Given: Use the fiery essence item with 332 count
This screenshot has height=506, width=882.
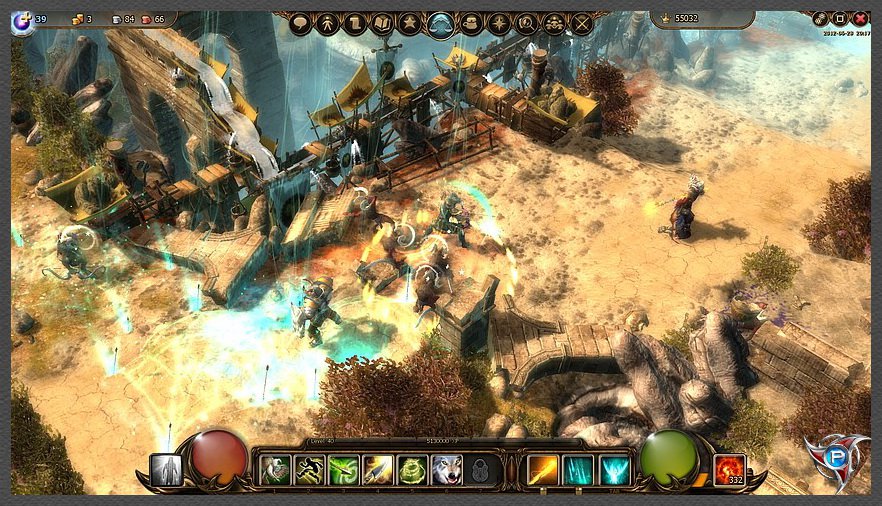Looking at the screenshot, I should 729,468.
